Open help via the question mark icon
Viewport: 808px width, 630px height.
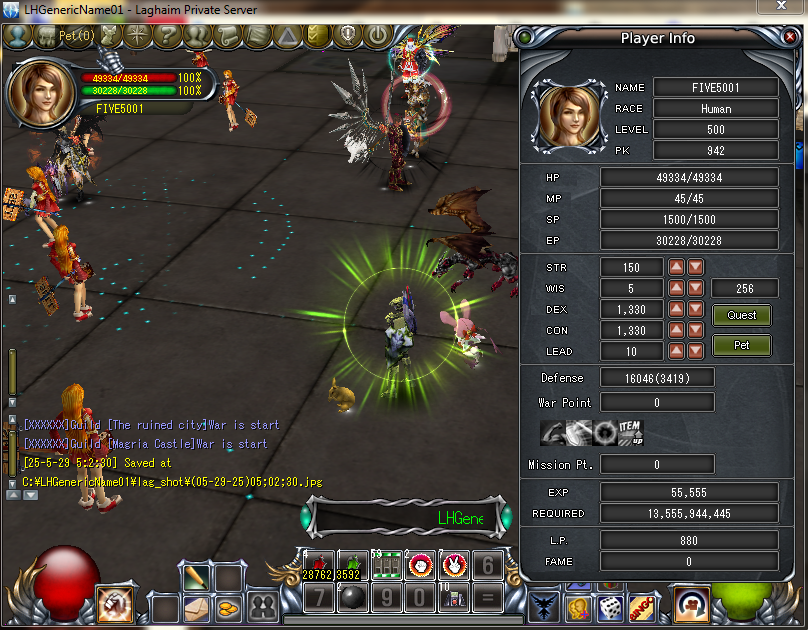tap(168, 36)
